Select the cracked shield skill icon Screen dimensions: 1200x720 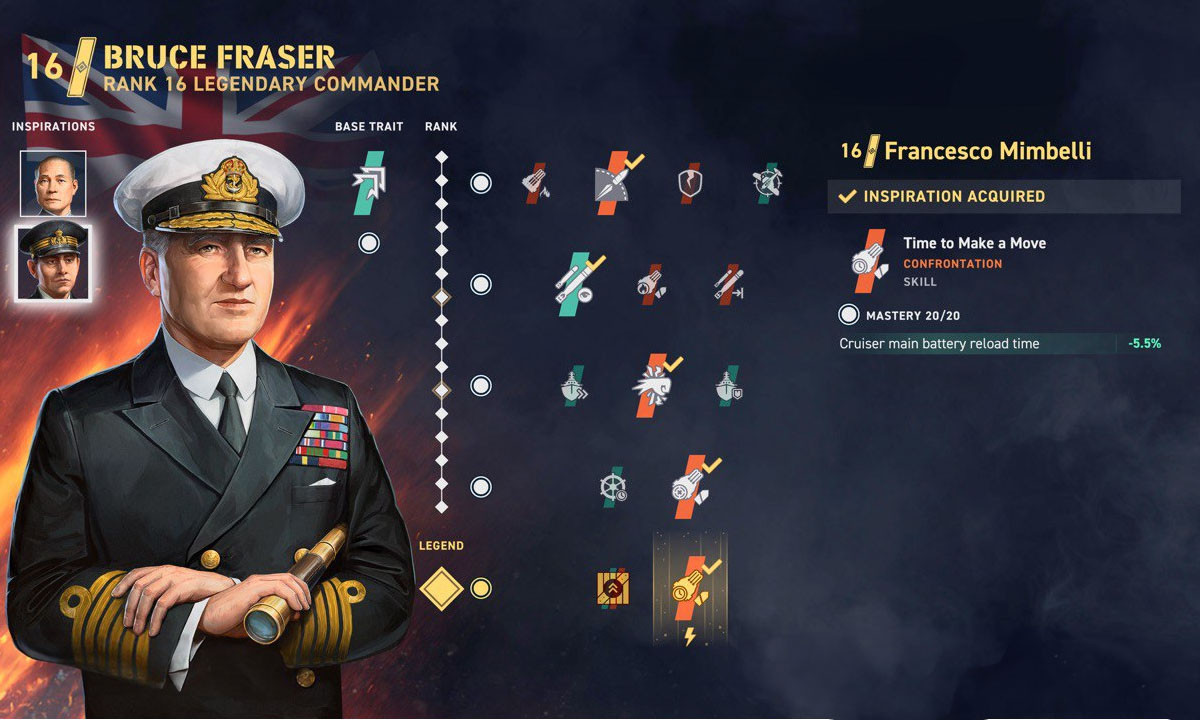691,183
